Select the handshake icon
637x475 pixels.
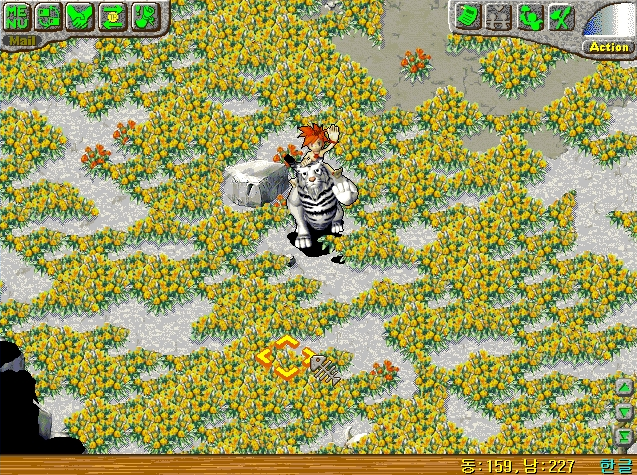pos(80,16)
